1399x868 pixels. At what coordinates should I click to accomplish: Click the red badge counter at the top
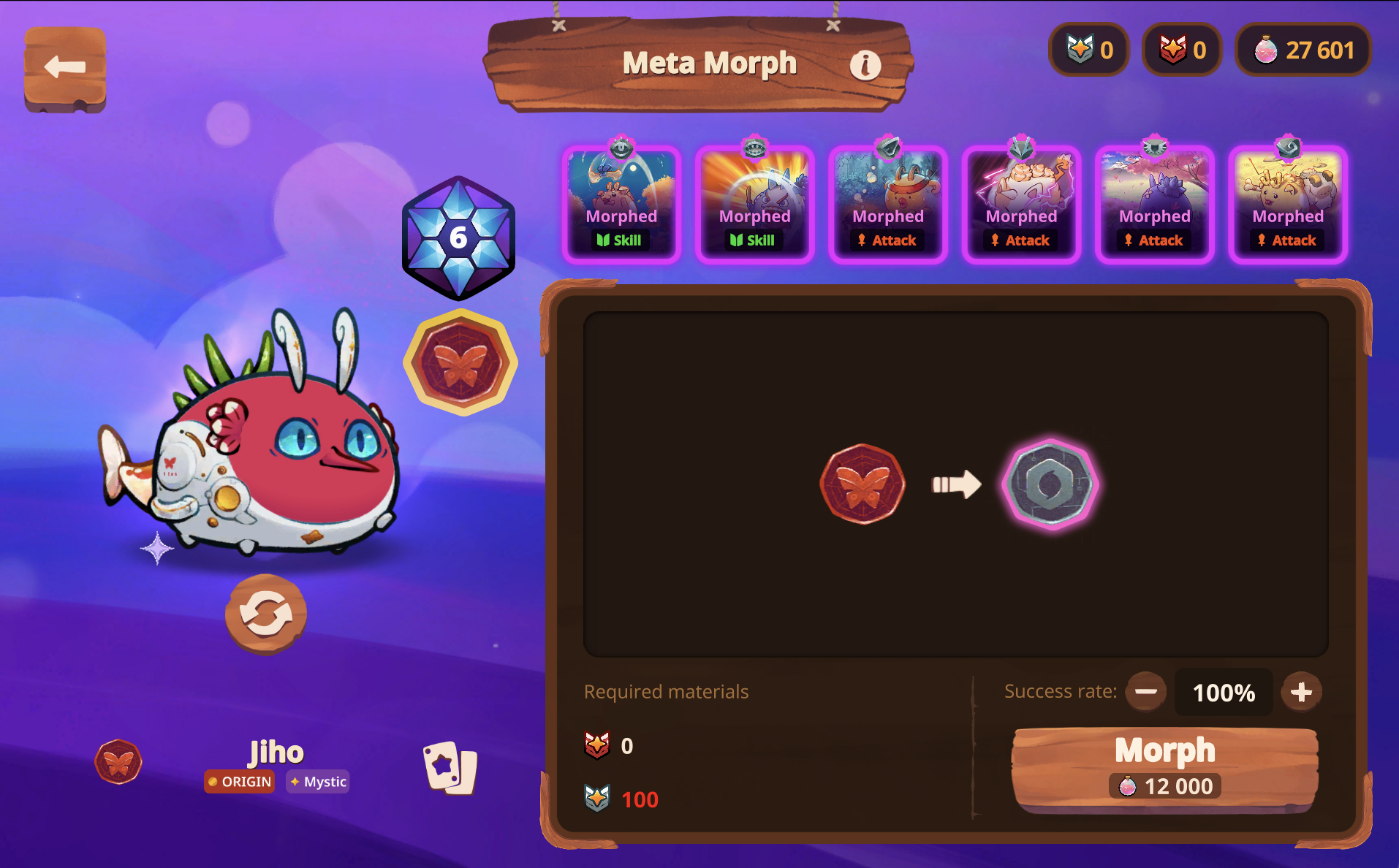click(1181, 49)
